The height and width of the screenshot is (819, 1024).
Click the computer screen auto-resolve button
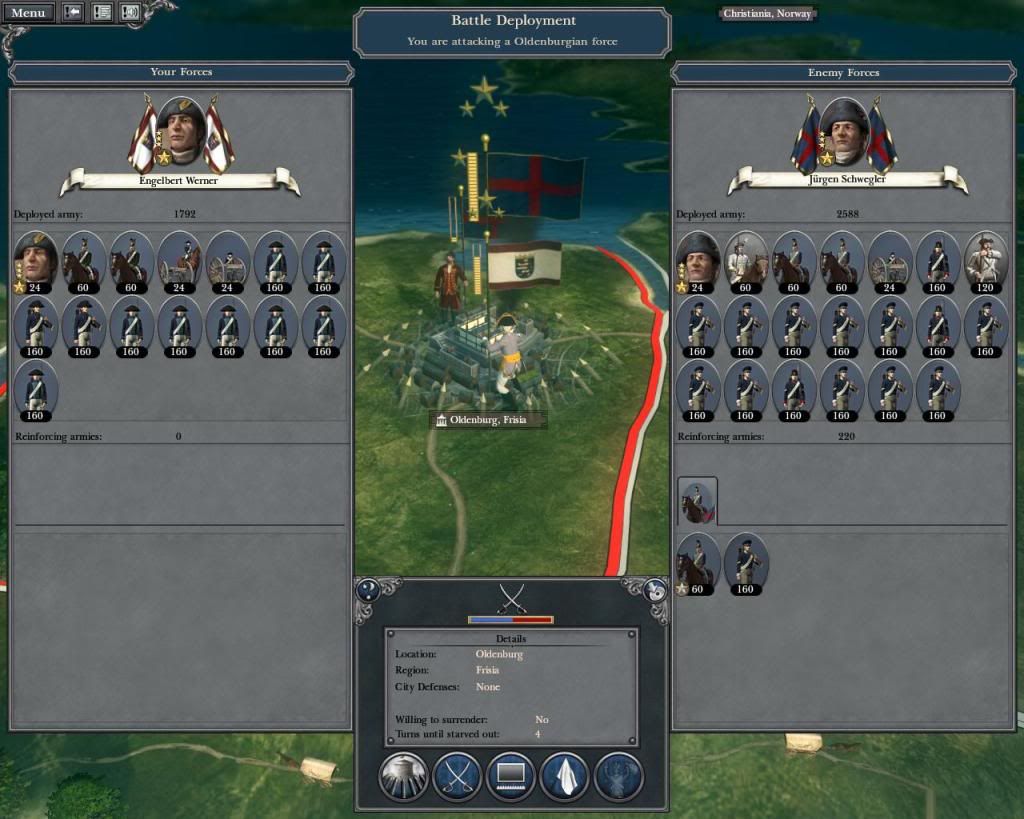pyautogui.click(x=510, y=776)
